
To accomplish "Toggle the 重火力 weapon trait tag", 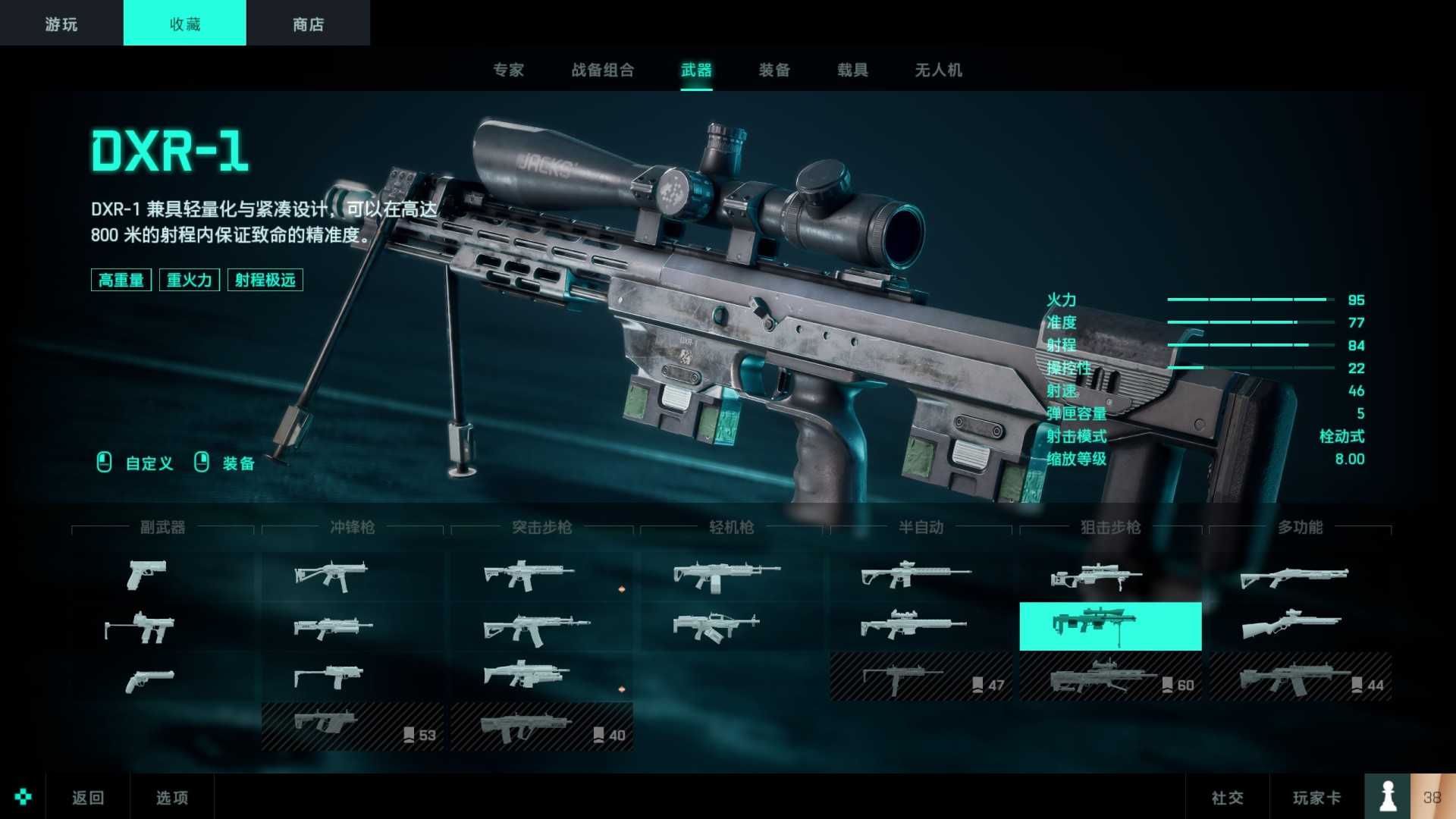I will [x=189, y=280].
